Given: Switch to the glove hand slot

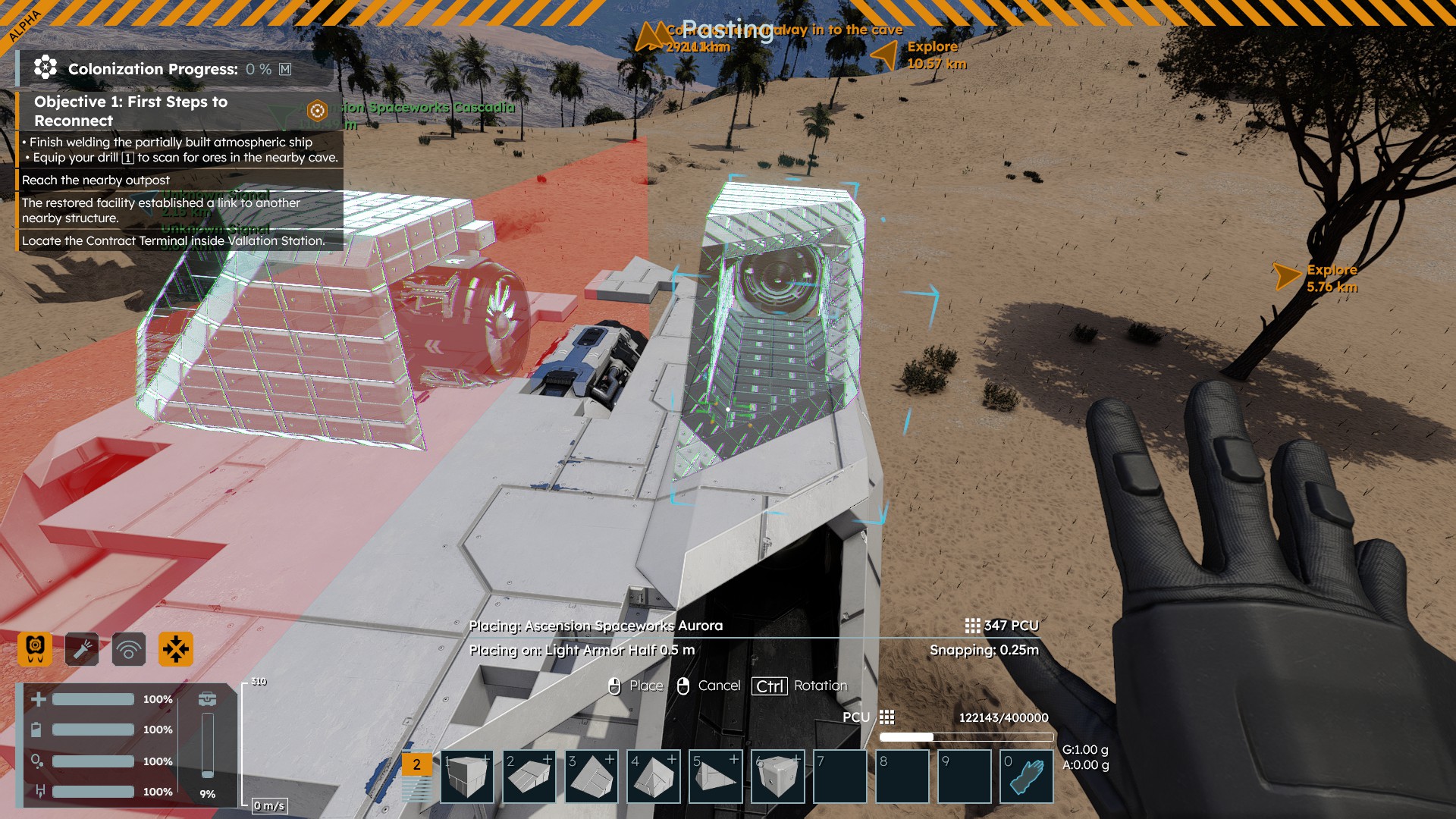Looking at the screenshot, I should pos(1027,777).
